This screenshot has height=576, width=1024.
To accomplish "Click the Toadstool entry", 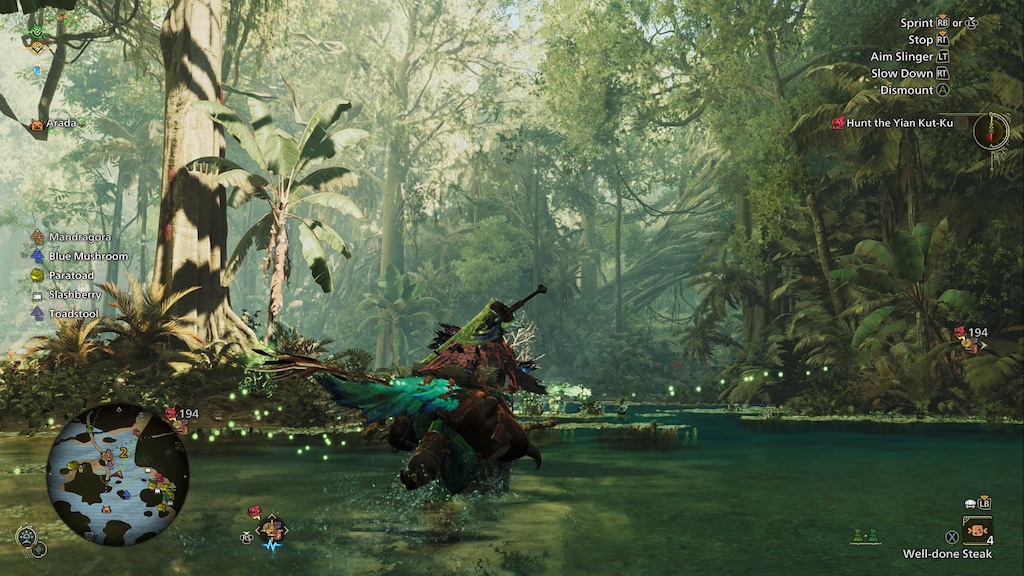I will (73, 313).
